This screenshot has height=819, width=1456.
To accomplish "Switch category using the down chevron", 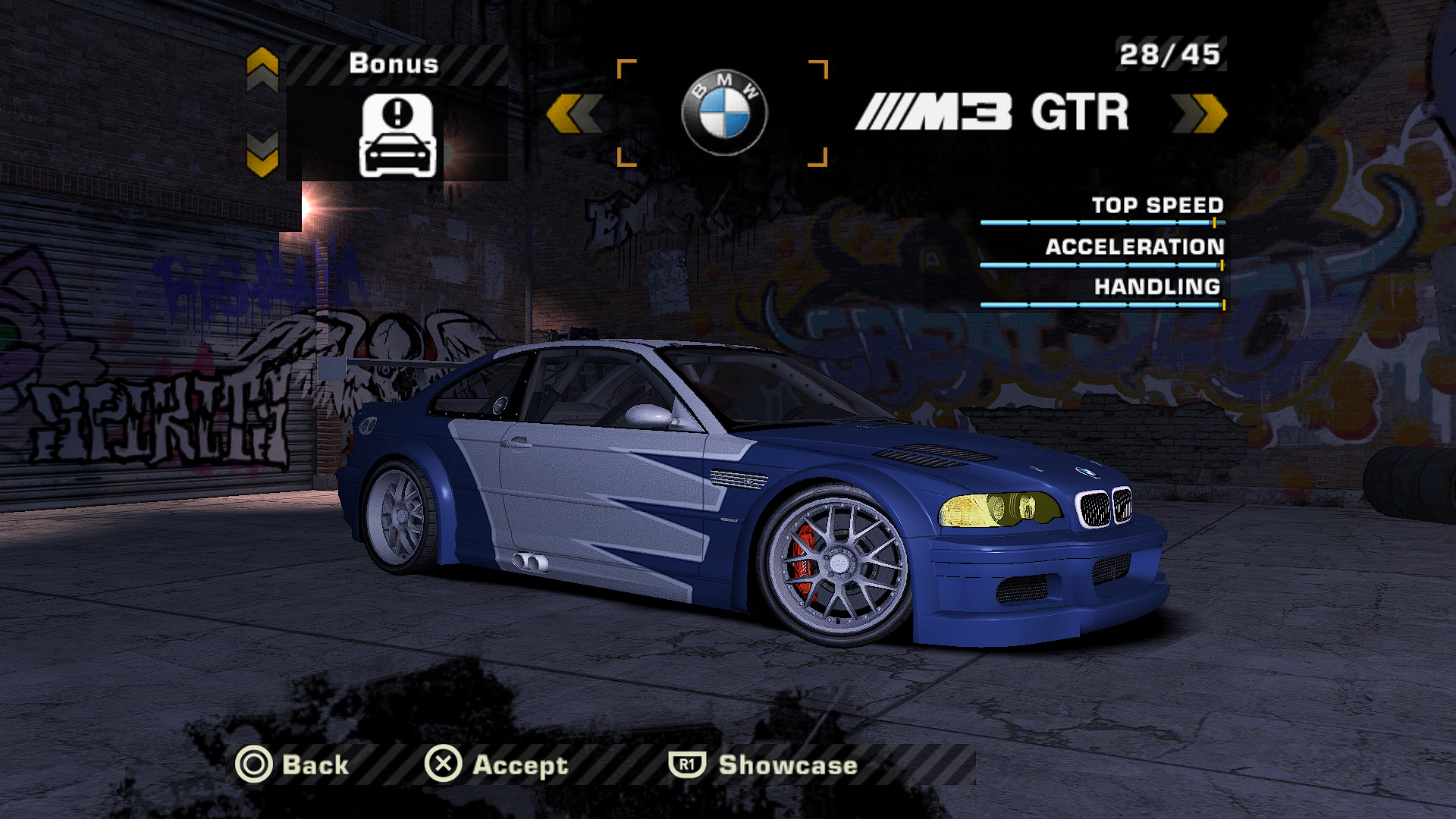I will coord(262,155).
